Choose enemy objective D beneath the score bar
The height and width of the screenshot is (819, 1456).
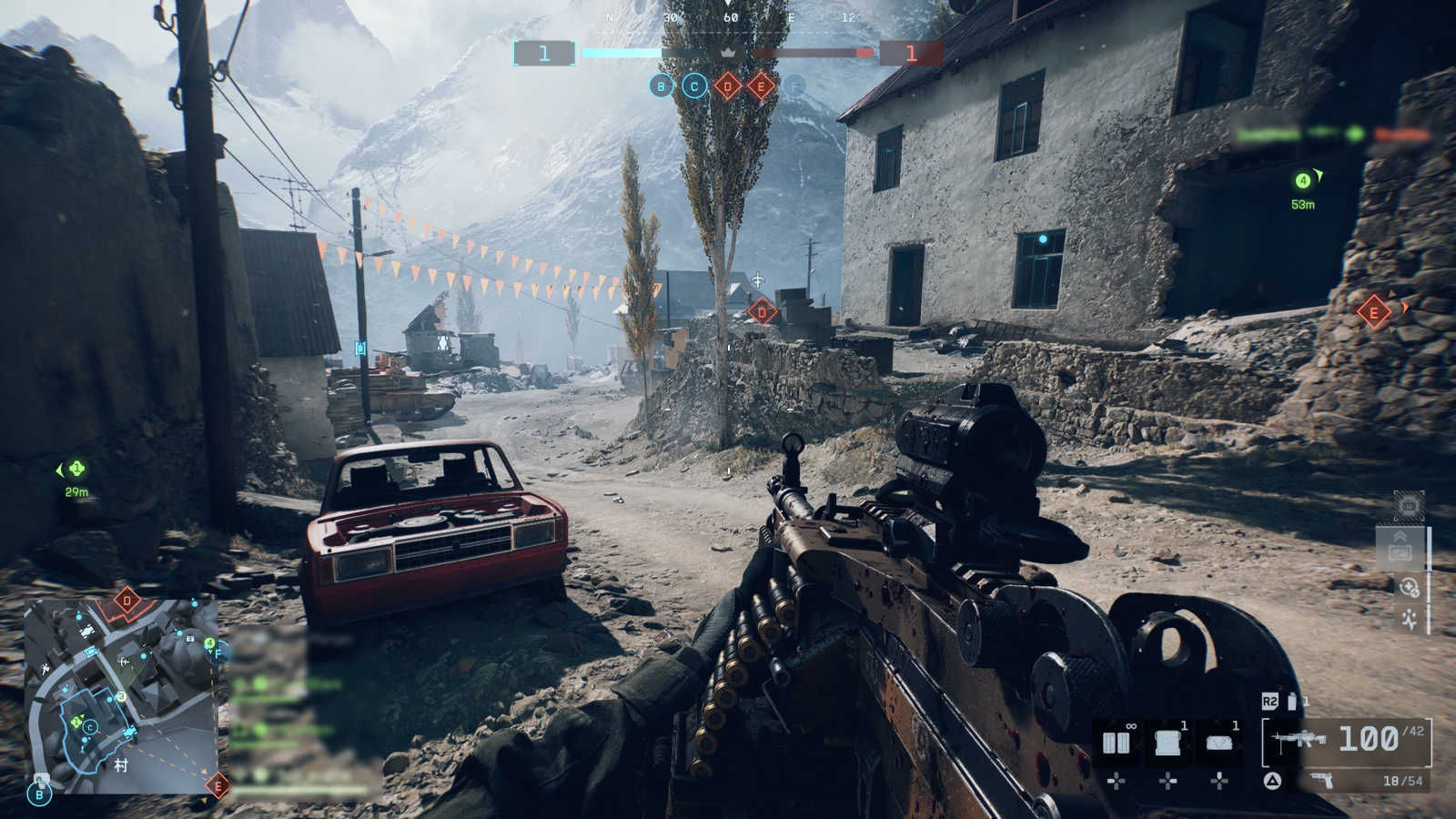pos(728,86)
